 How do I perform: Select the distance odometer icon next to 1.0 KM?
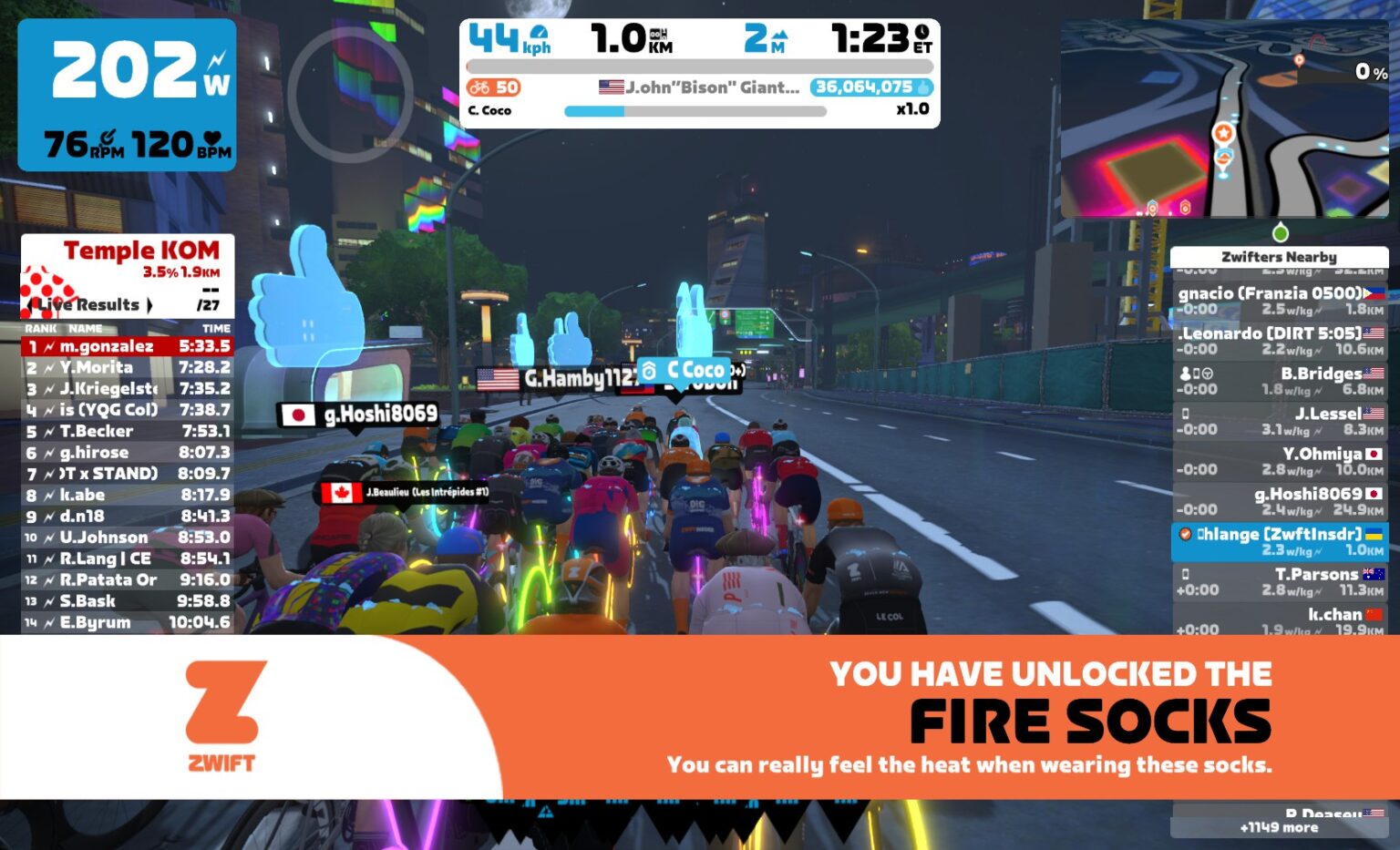point(657,35)
